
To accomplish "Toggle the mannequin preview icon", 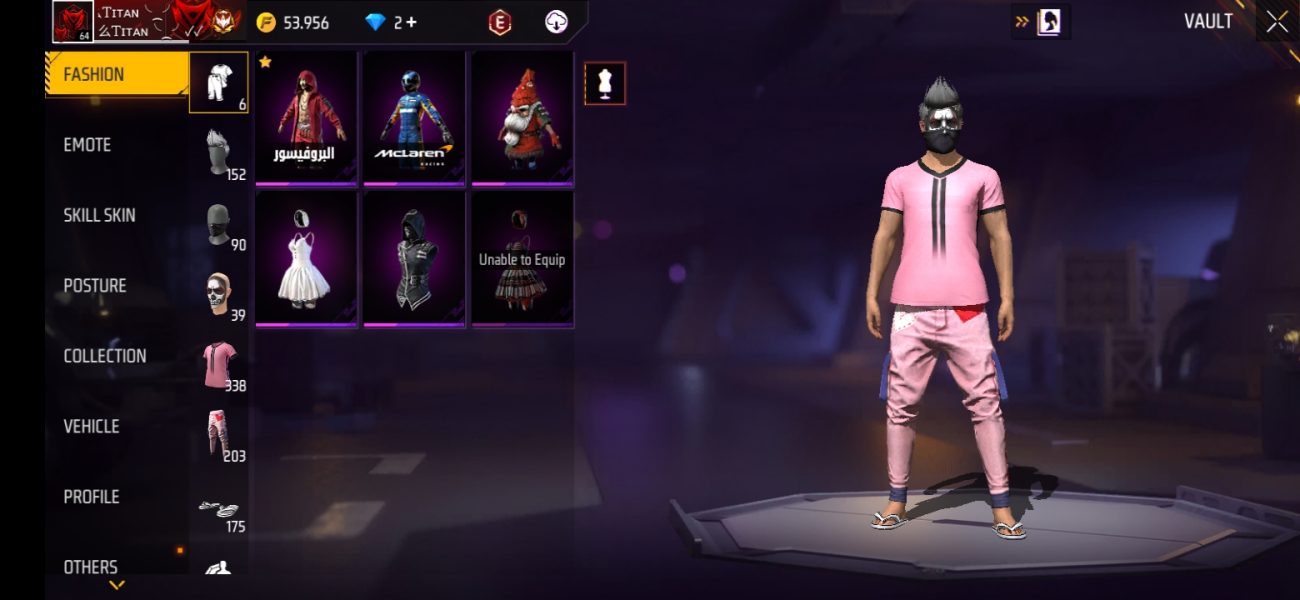I will click(x=604, y=83).
